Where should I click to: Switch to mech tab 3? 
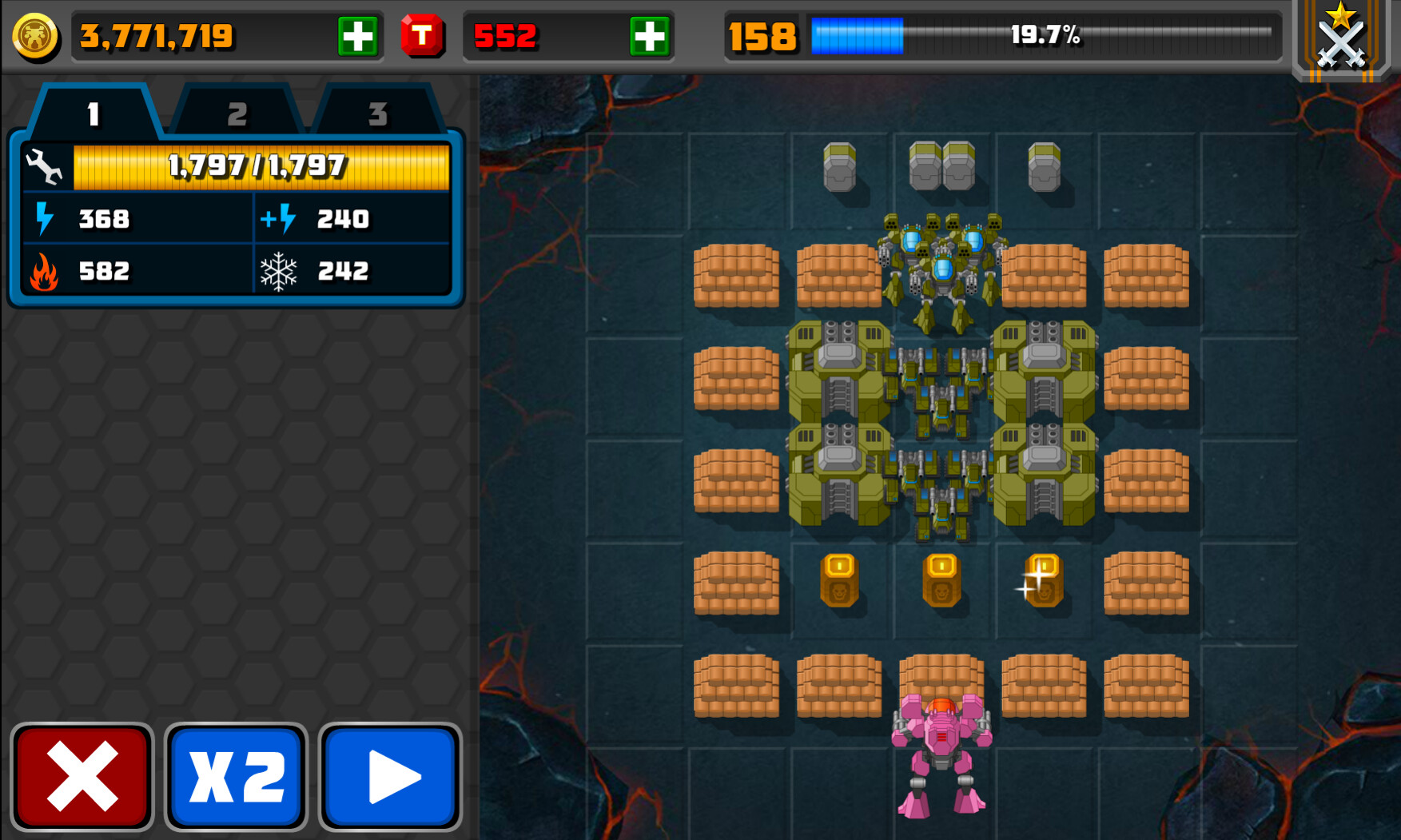378,113
